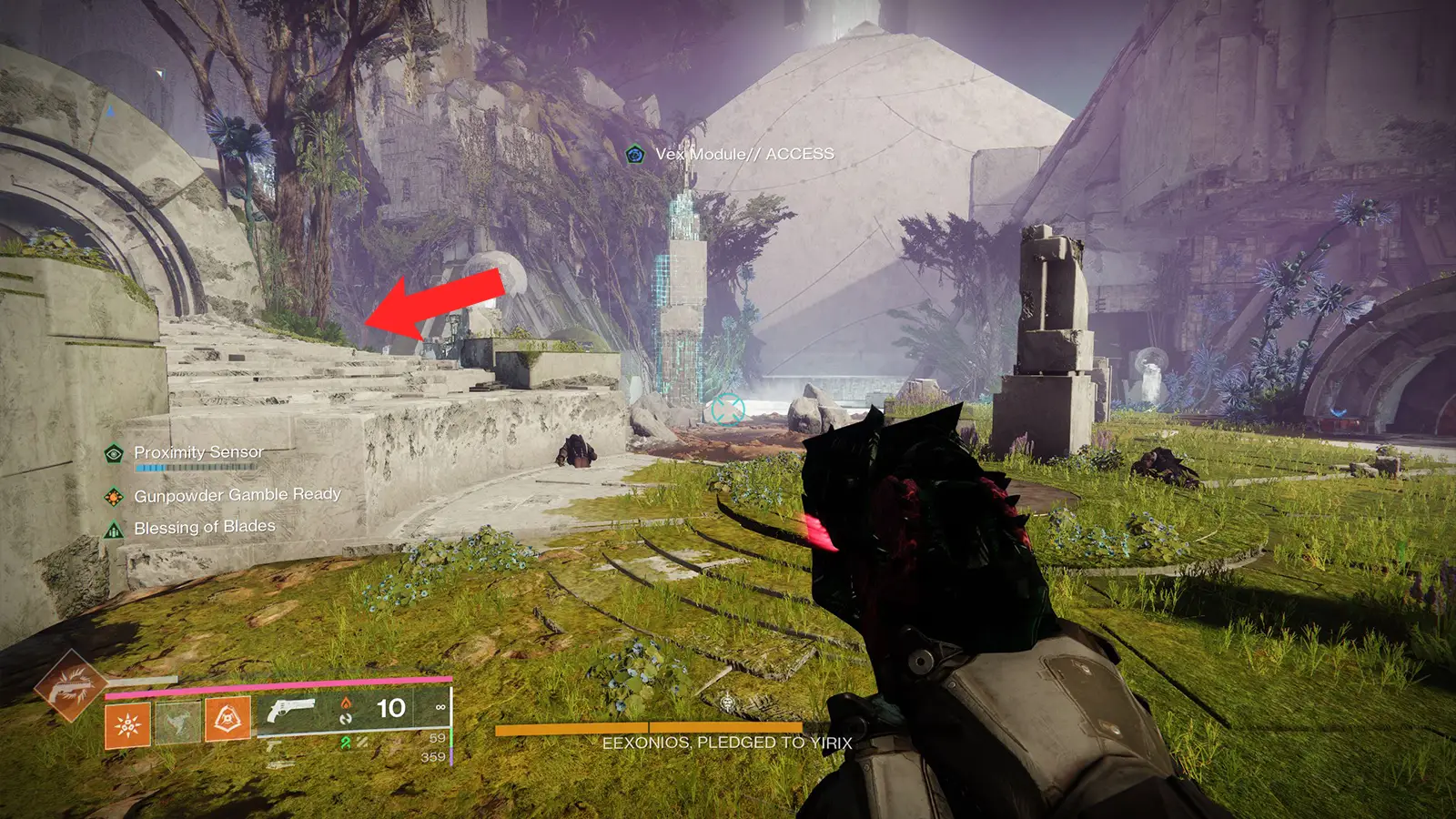Viewport: 1456px width, 819px height.
Task: Click the solar grenade ability icon
Action: (x=126, y=722)
